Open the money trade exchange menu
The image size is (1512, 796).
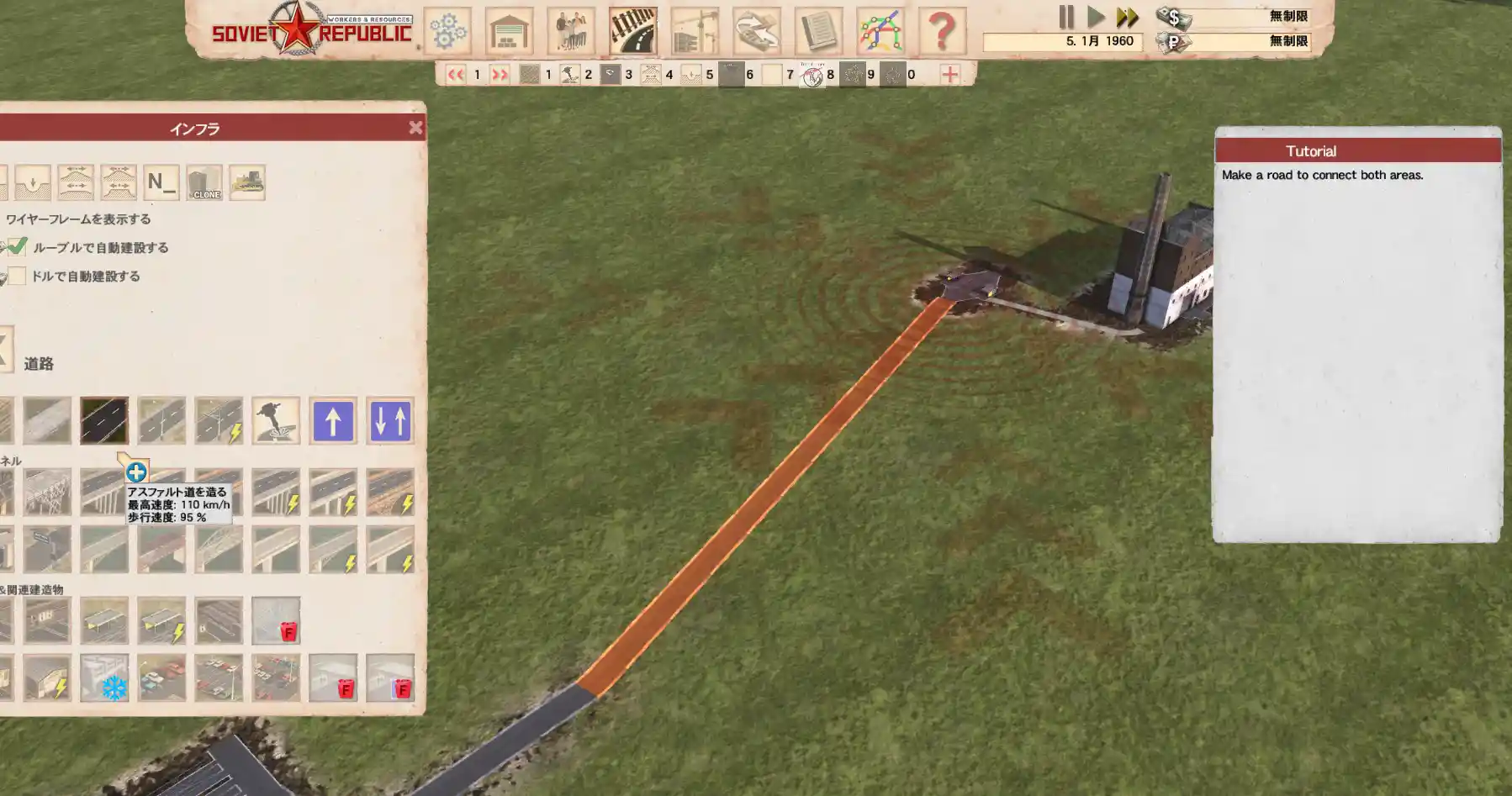click(x=756, y=31)
